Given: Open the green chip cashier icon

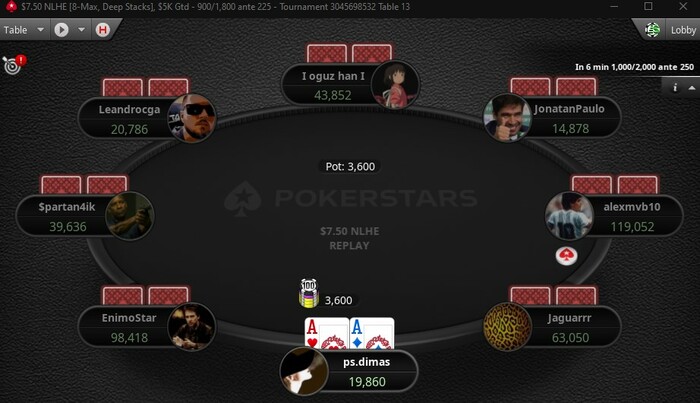Looking at the screenshot, I should tap(653, 30).
